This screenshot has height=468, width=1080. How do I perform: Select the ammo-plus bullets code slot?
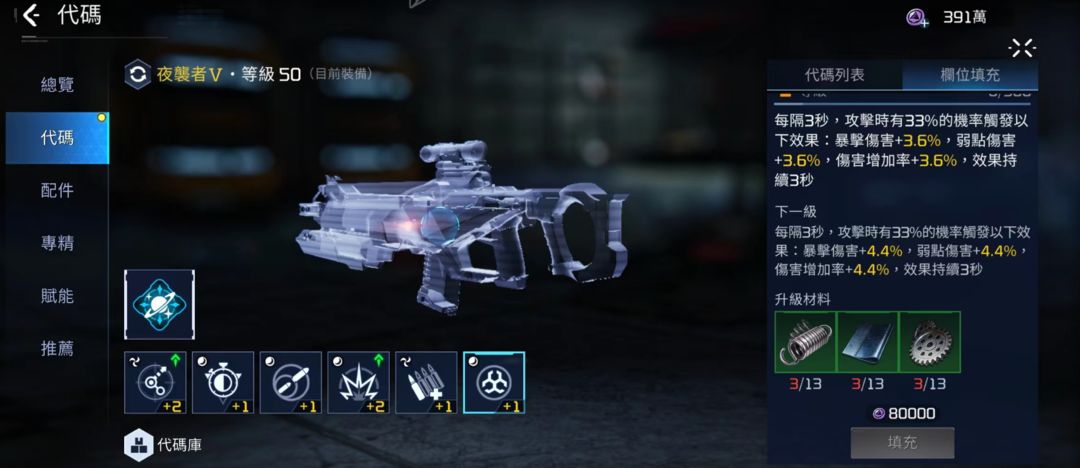426,382
